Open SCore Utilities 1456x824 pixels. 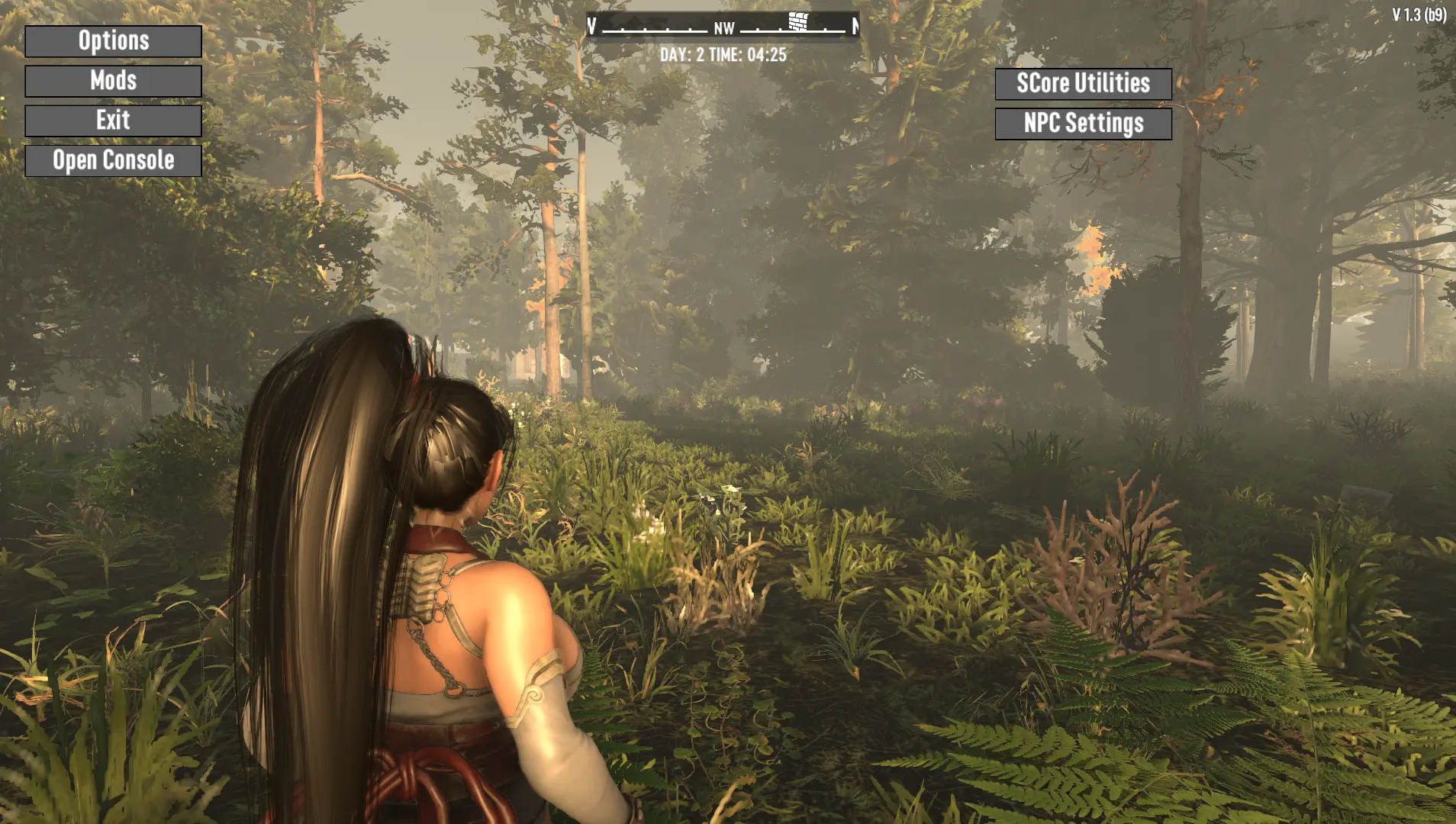(x=1083, y=83)
